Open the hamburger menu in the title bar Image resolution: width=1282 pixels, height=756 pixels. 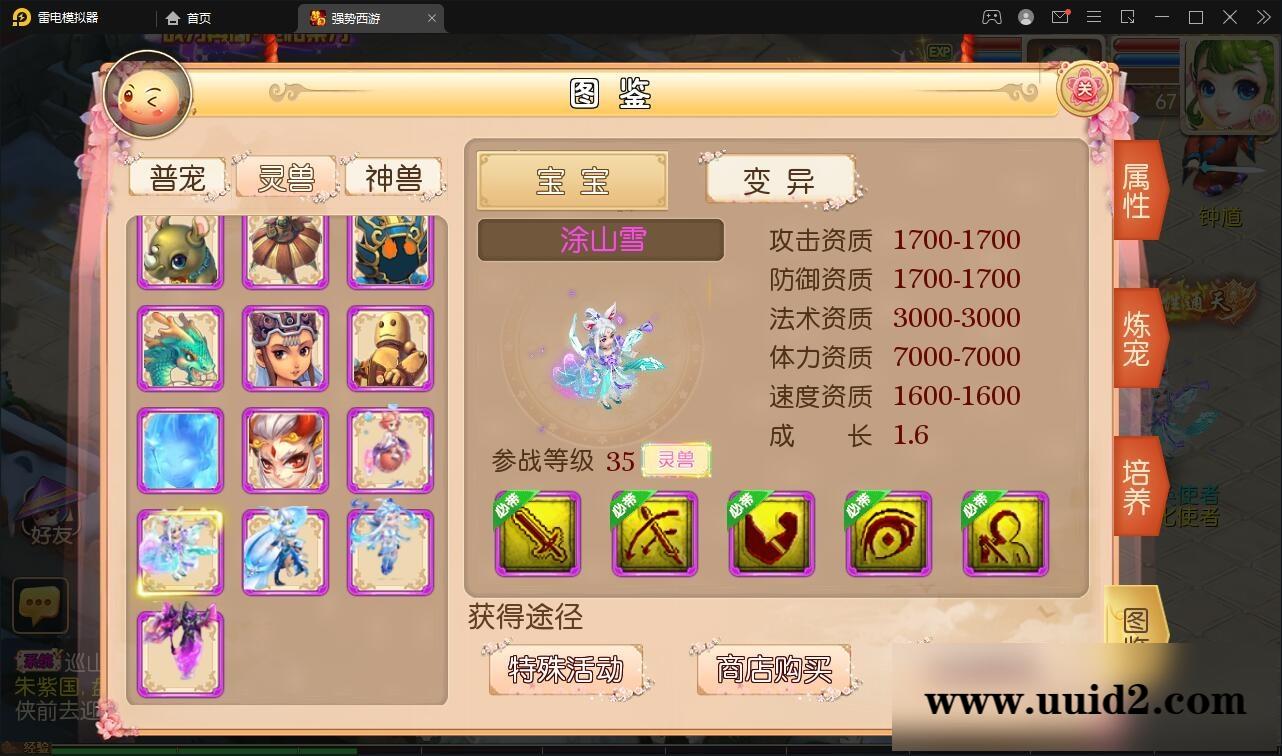tap(1094, 17)
